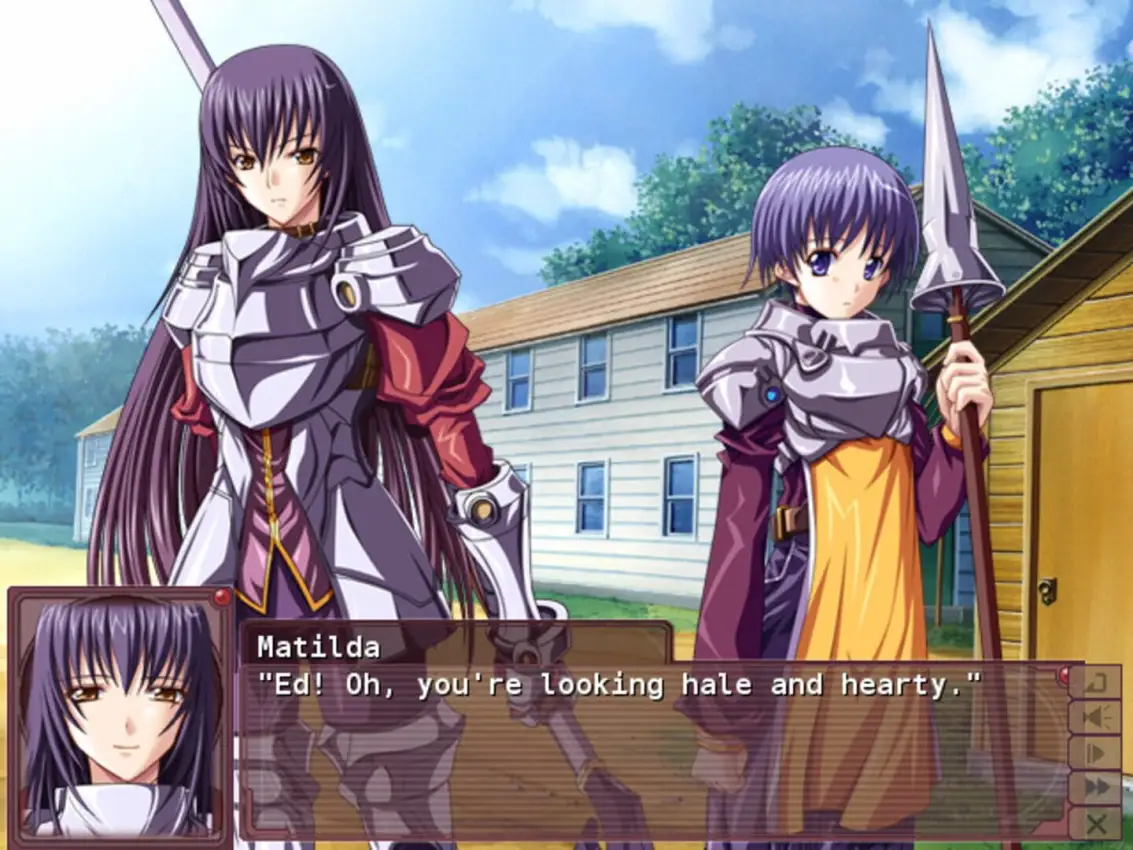Fast-forward with the double-arrow skip button
Image resolution: width=1133 pixels, height=850 pixels.
click(1095, 788)
